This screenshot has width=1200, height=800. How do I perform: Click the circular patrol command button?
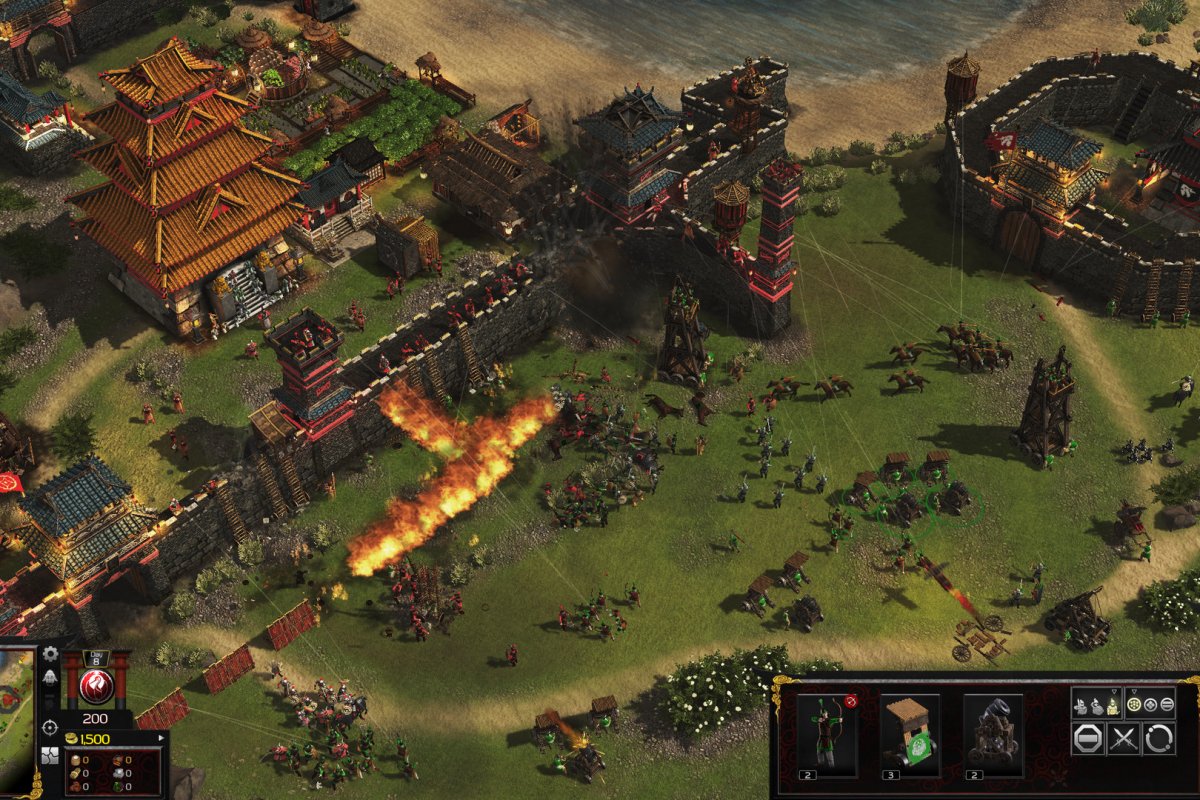(x=1160, y=740)
